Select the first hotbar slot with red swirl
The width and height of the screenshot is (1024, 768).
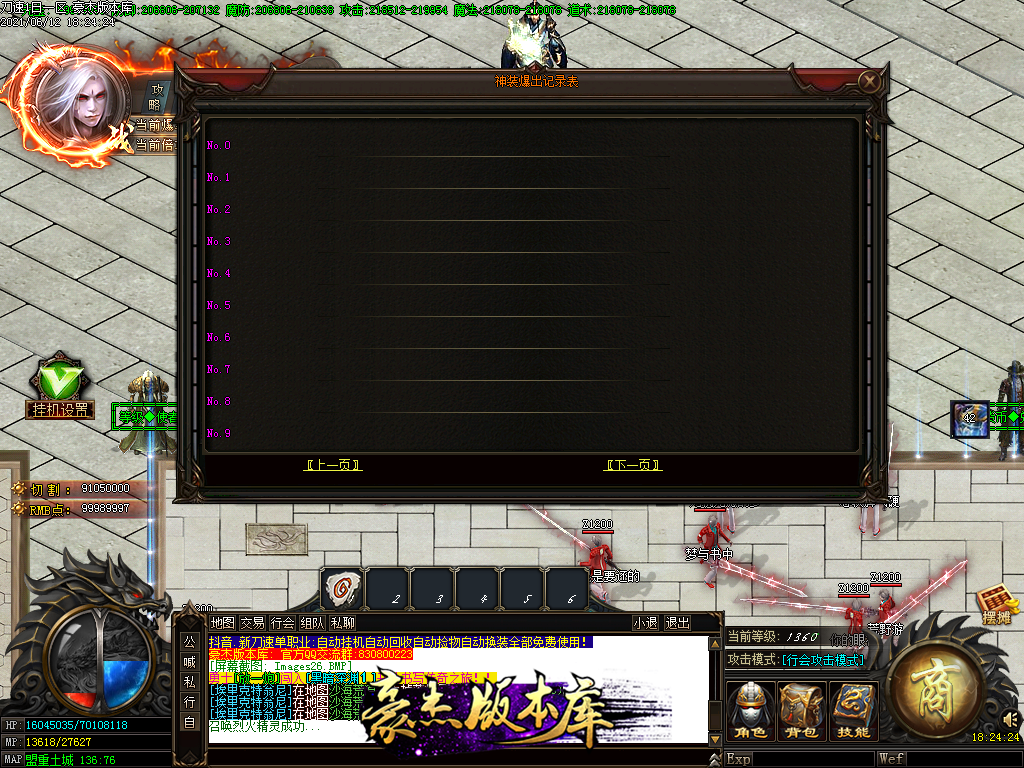pos(342,588)
